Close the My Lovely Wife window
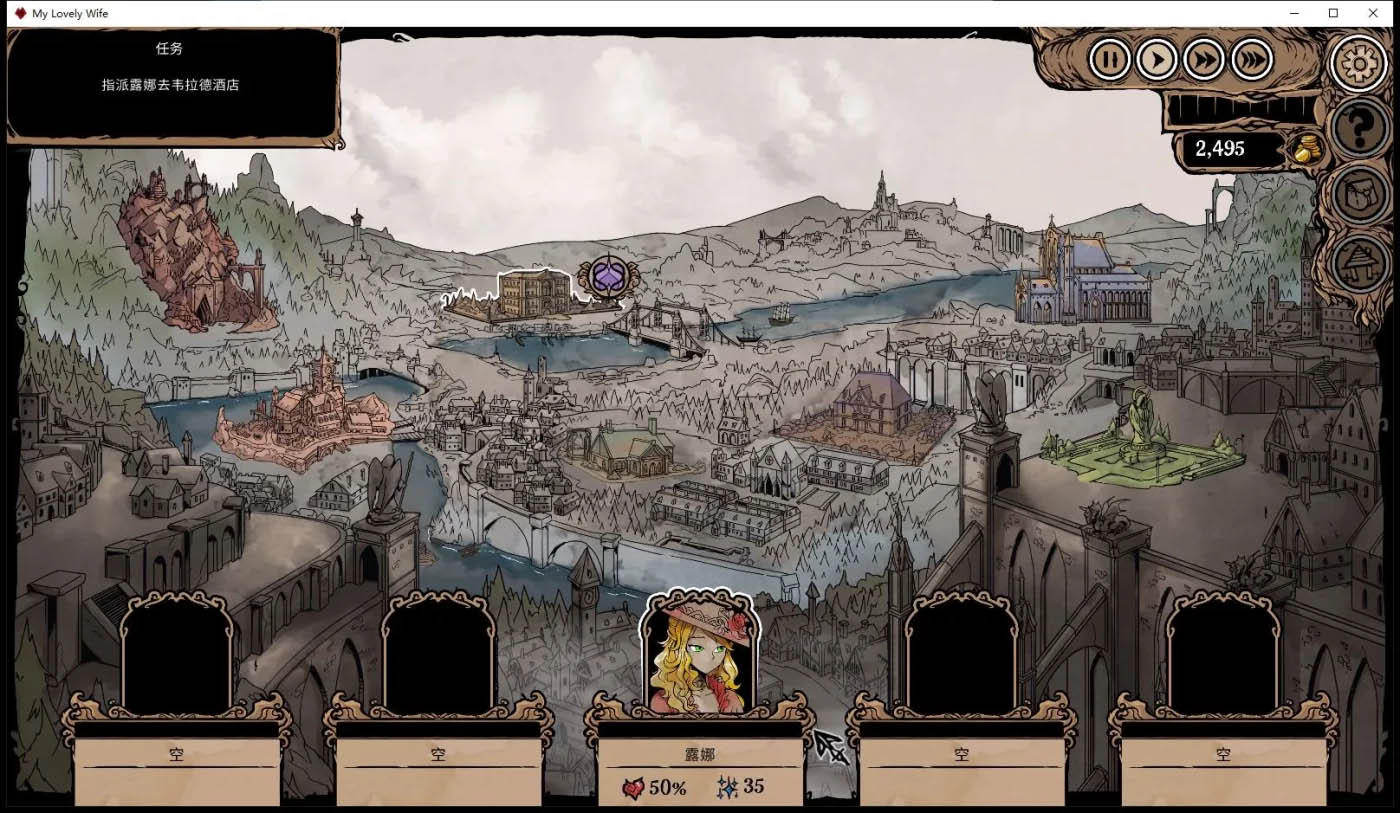The image size is (1400, 813). click(x=1372, y=13)
